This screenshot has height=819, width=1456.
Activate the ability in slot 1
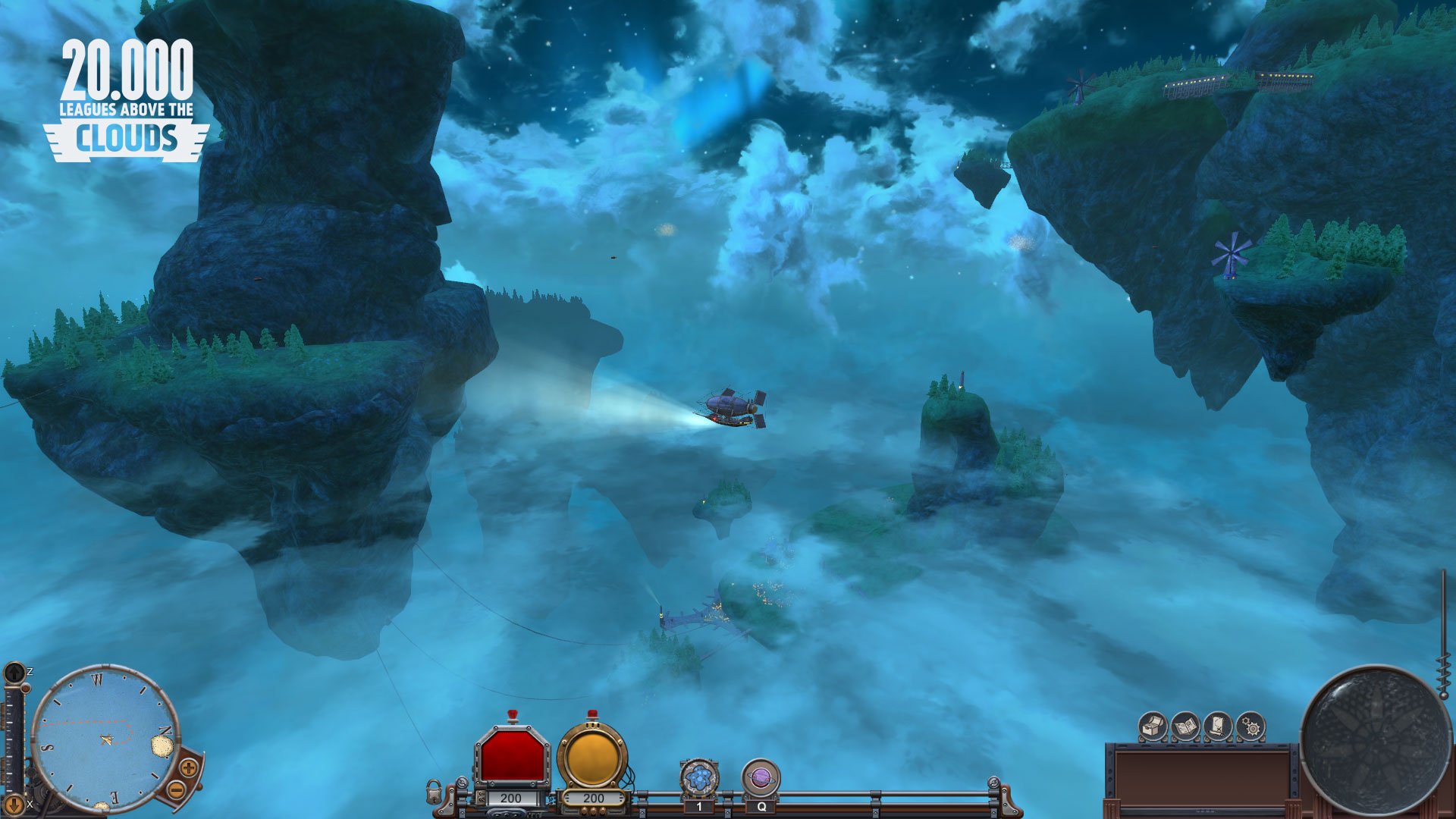coord(698,773)
